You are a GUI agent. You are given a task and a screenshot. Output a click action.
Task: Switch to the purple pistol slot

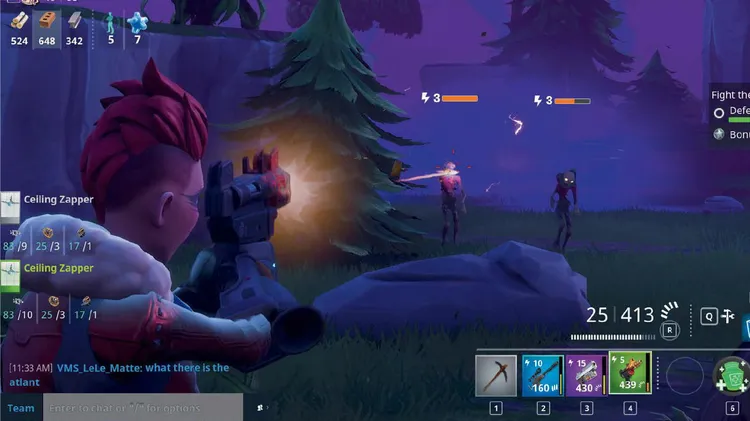tap(586, 376)
